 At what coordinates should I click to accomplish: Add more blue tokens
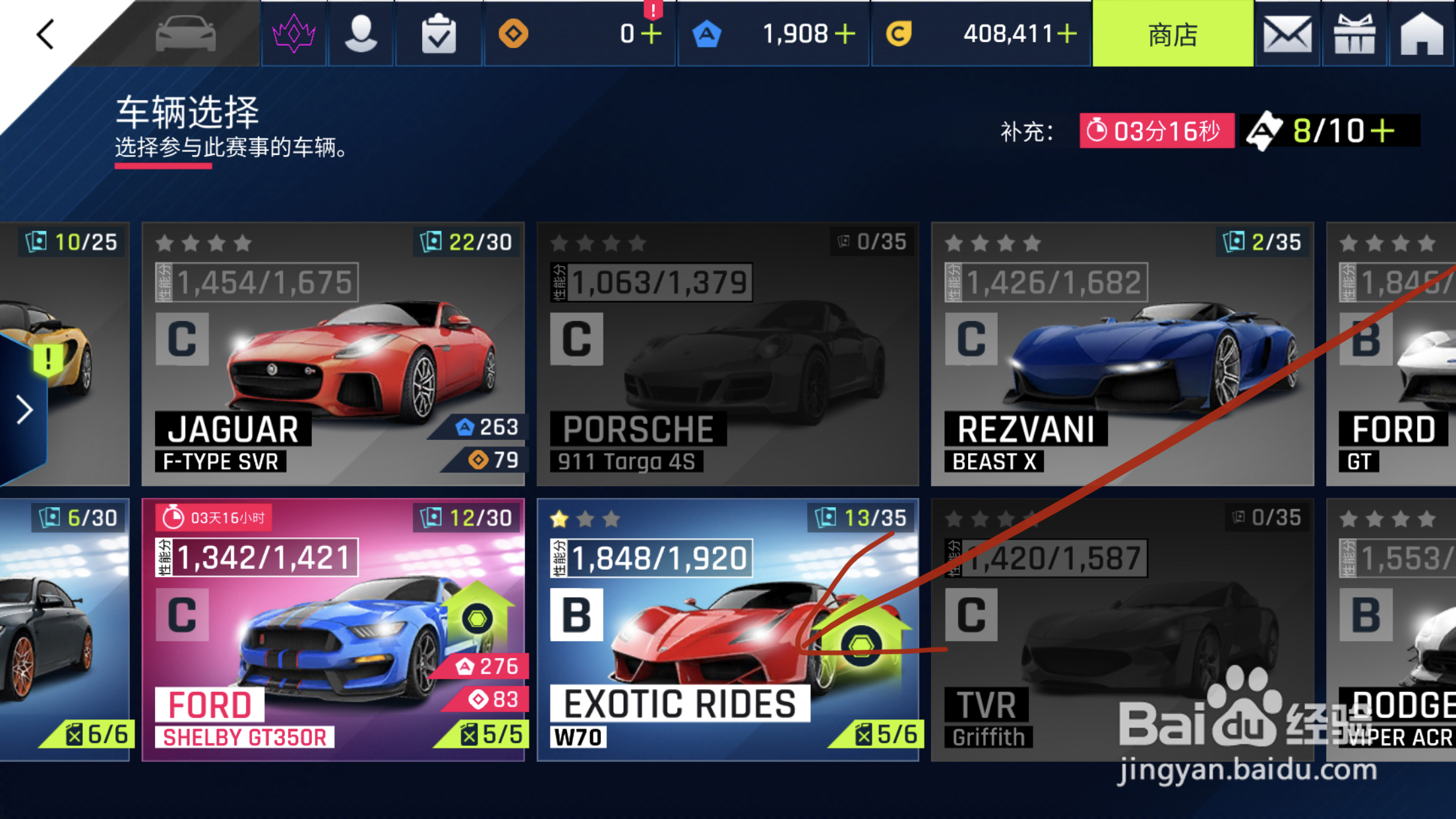(845, 34)
